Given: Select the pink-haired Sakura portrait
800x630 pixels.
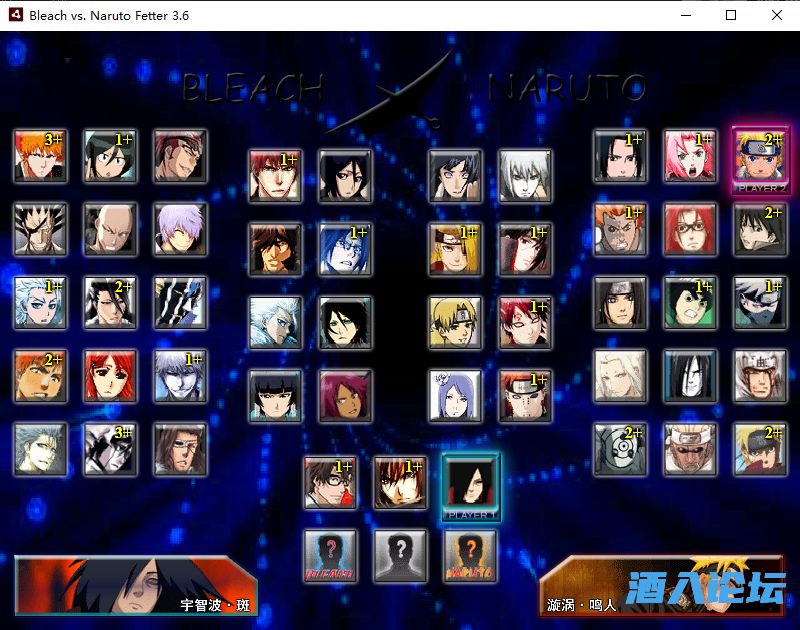Looking at the screenshot, I should pos(690,155).
